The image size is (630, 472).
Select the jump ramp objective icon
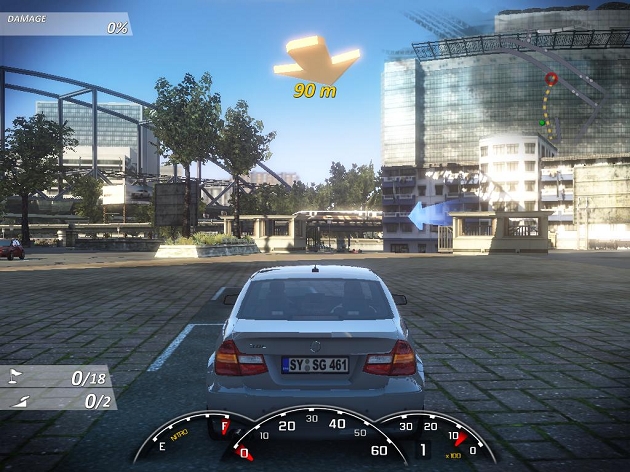pyautogui.click(x=15, y=401)
